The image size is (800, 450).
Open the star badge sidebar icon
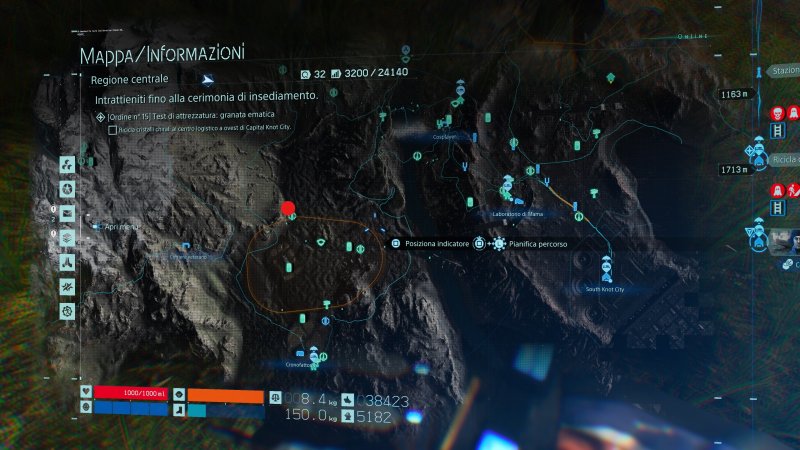(x=67, y=189)
